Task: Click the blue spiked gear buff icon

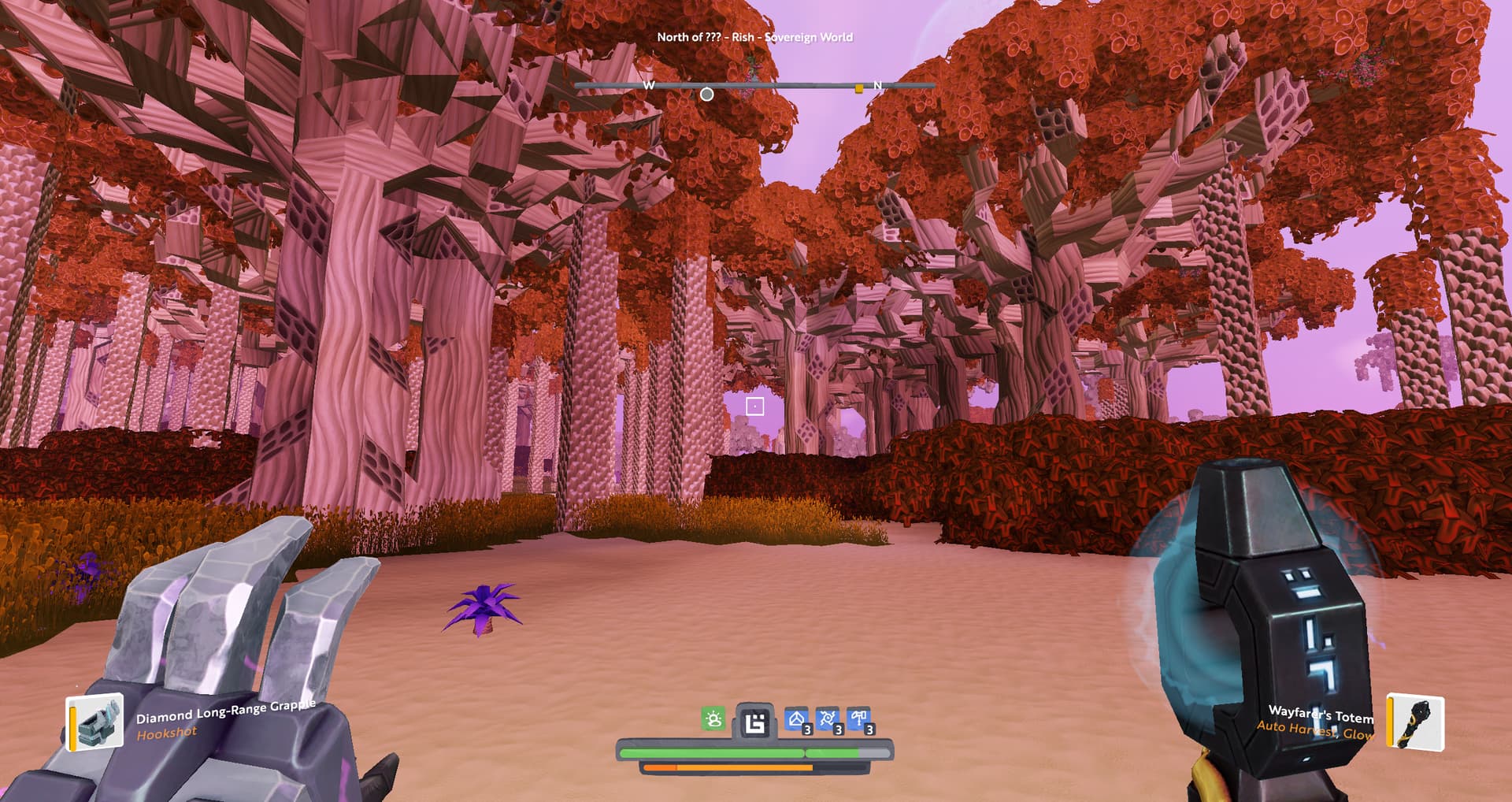Action: pyautogui.click(x=828, y=719)
